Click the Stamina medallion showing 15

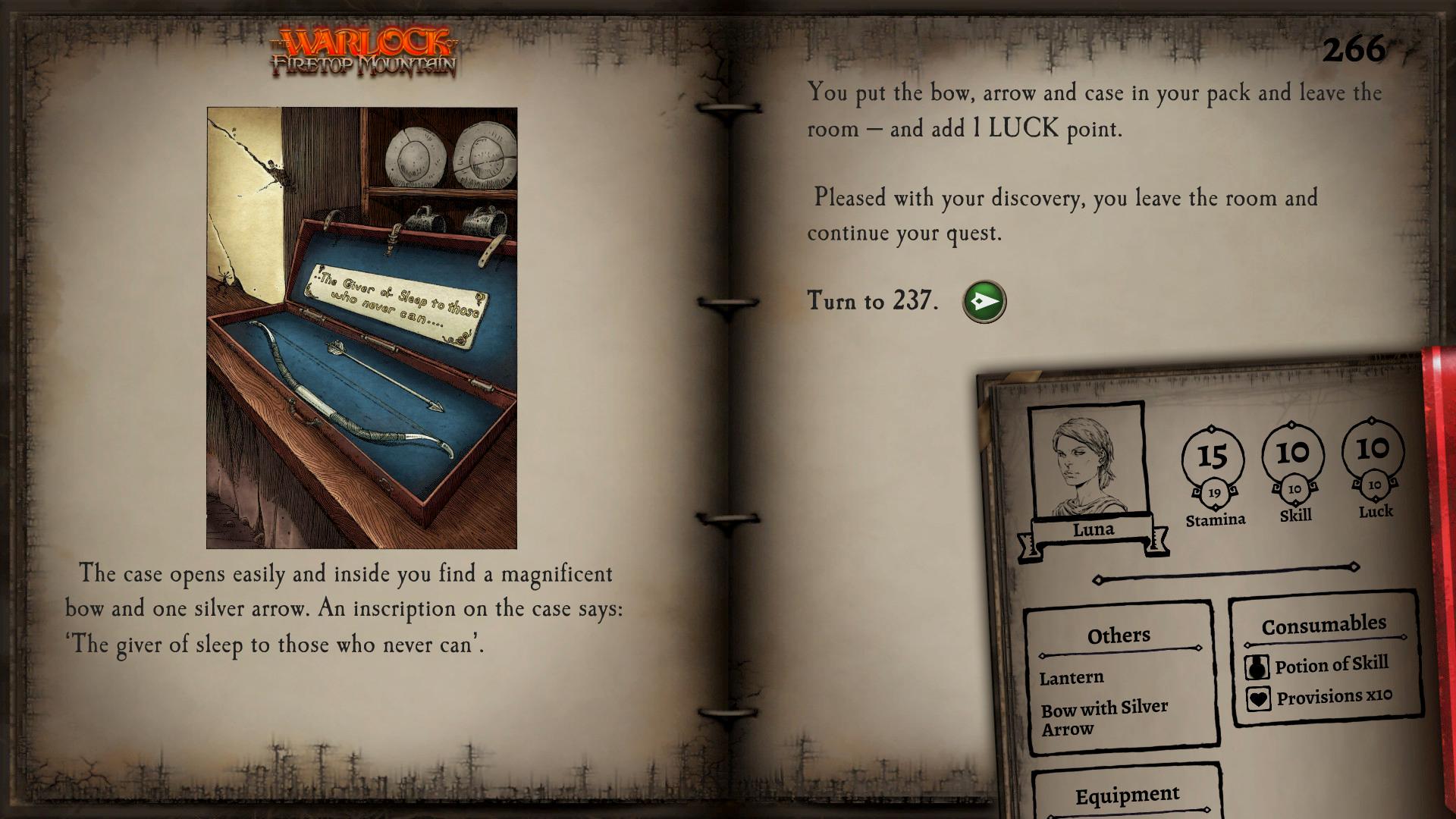(x=1213, y=457)
